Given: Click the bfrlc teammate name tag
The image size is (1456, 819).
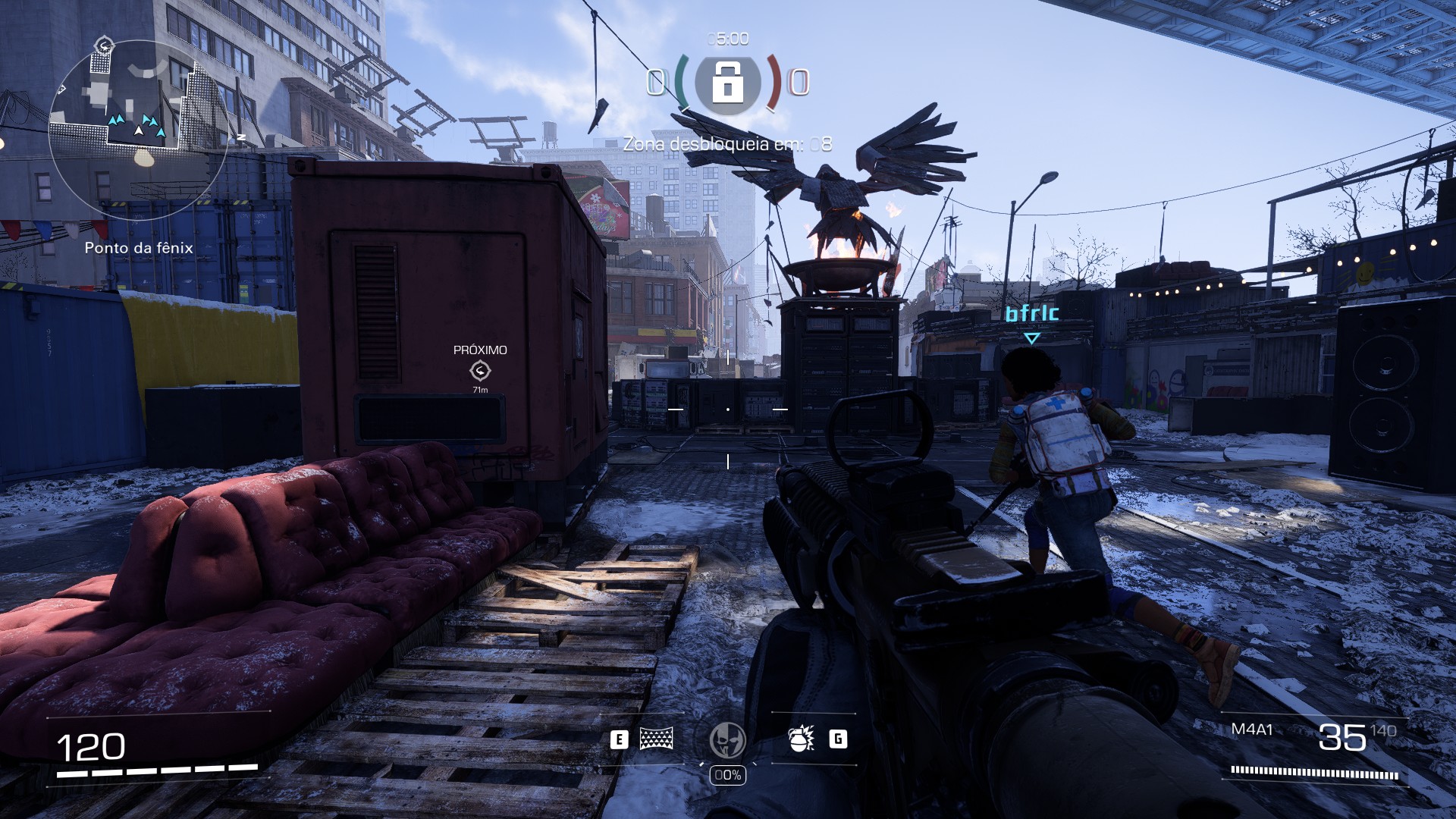Looking at the screenshot, I should pyautogui.click(x=1031, y=313).
